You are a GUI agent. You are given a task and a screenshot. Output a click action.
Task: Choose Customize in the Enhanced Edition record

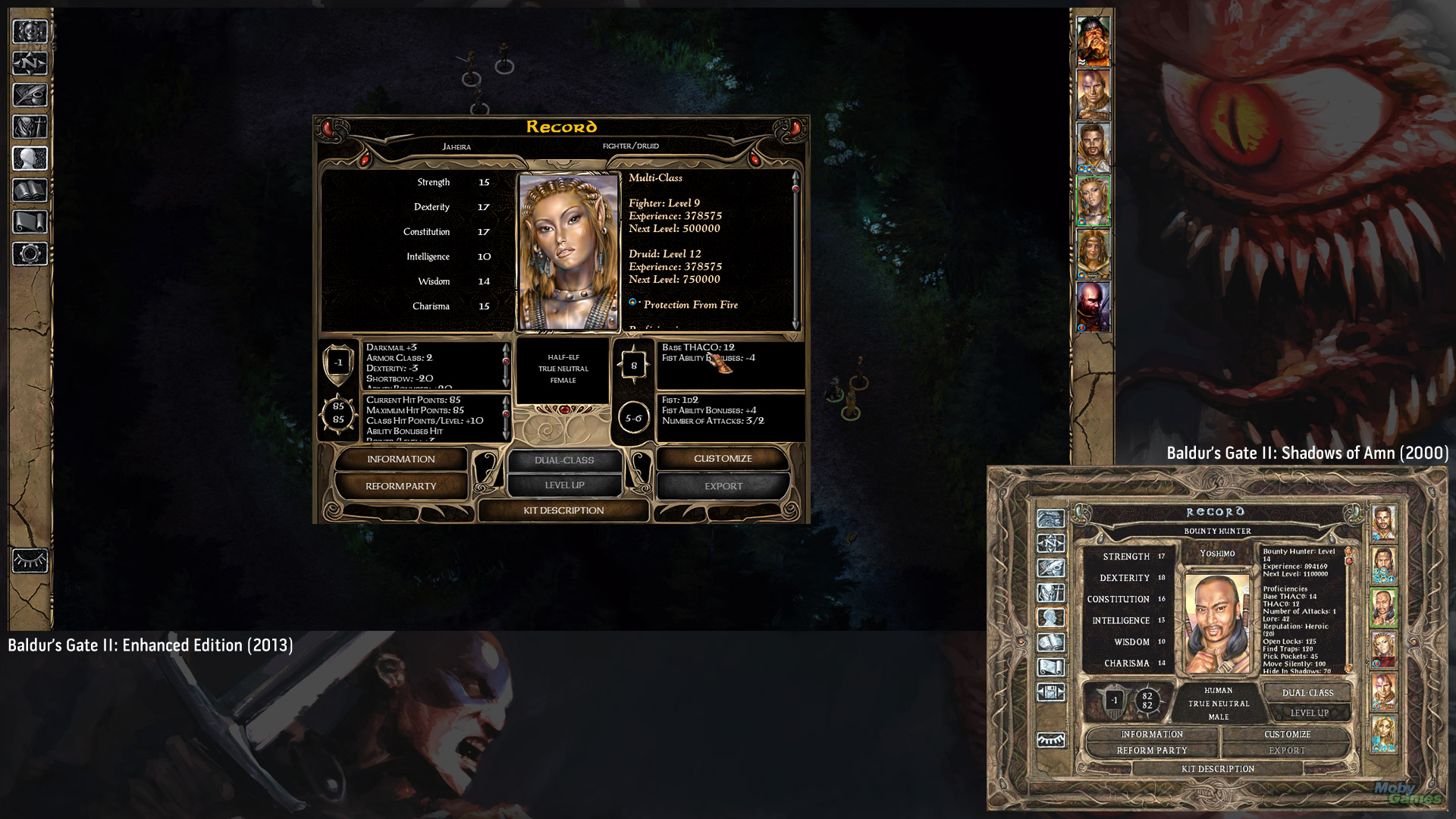(723, 458)
